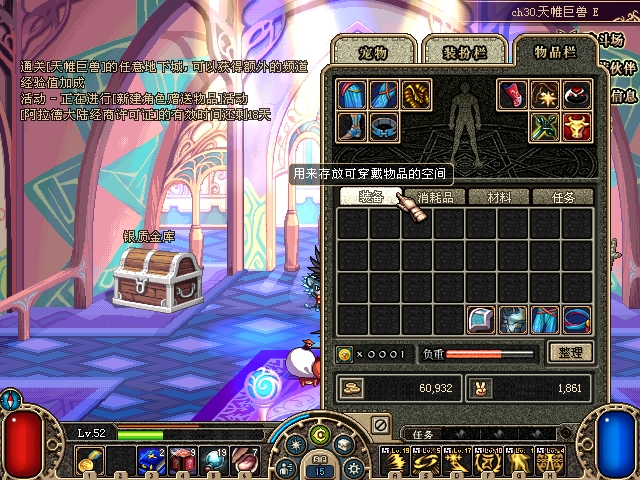Click the gold coin icon beside 60,932
This screenshot has width=640, height=480.
353,388
